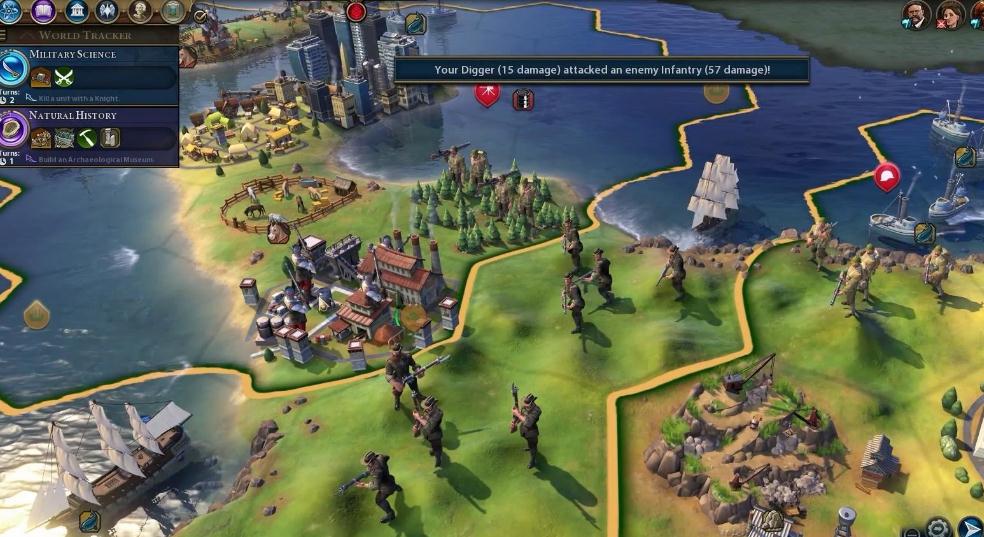Select the red star unit flag

[x=487, y=94]
